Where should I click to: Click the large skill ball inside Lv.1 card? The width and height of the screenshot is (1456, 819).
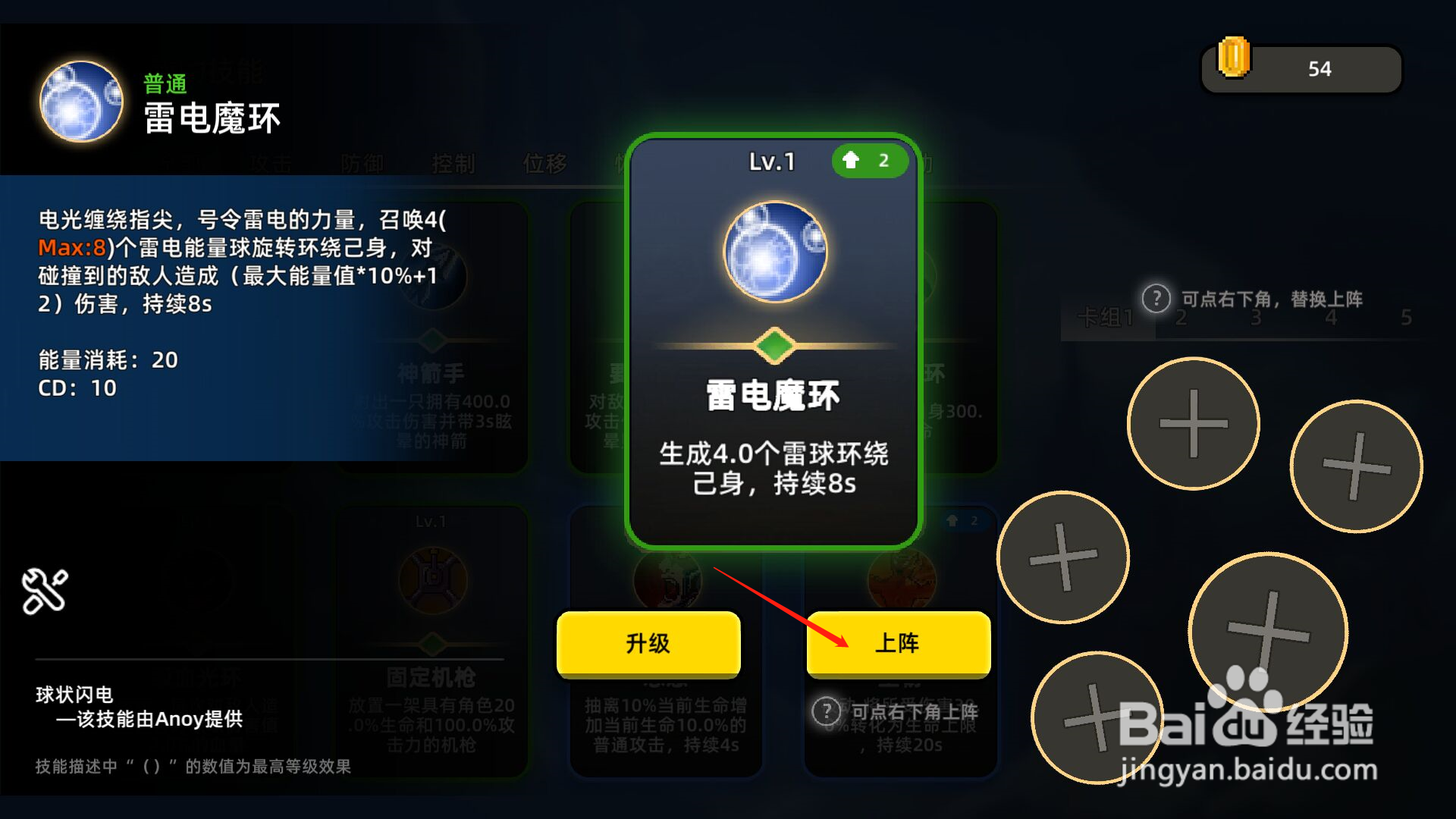(774, 251)
